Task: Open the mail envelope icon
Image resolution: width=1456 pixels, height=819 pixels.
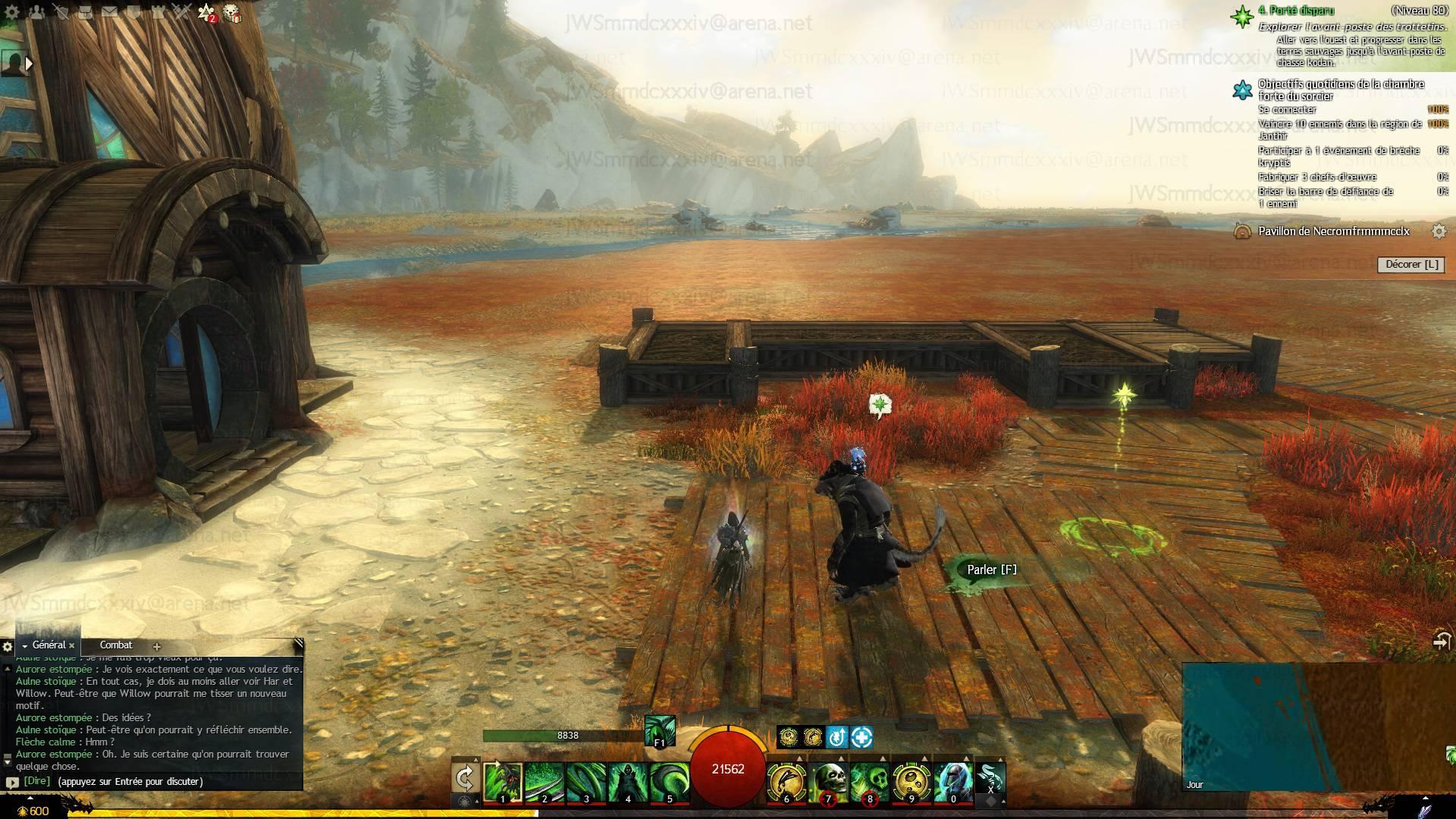Action: tap(110, 12)
